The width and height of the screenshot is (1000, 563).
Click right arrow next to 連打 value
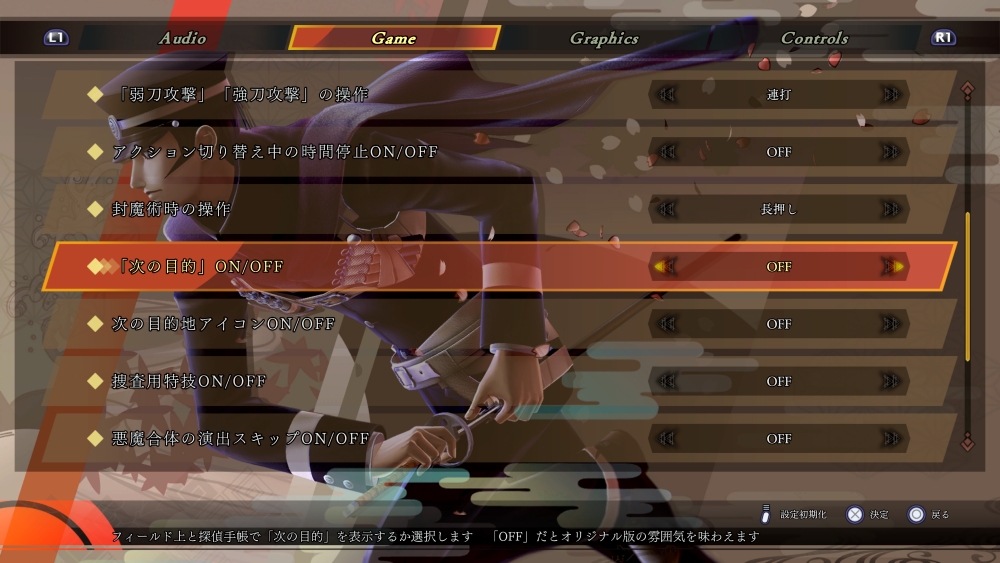(x=892, y=95)
